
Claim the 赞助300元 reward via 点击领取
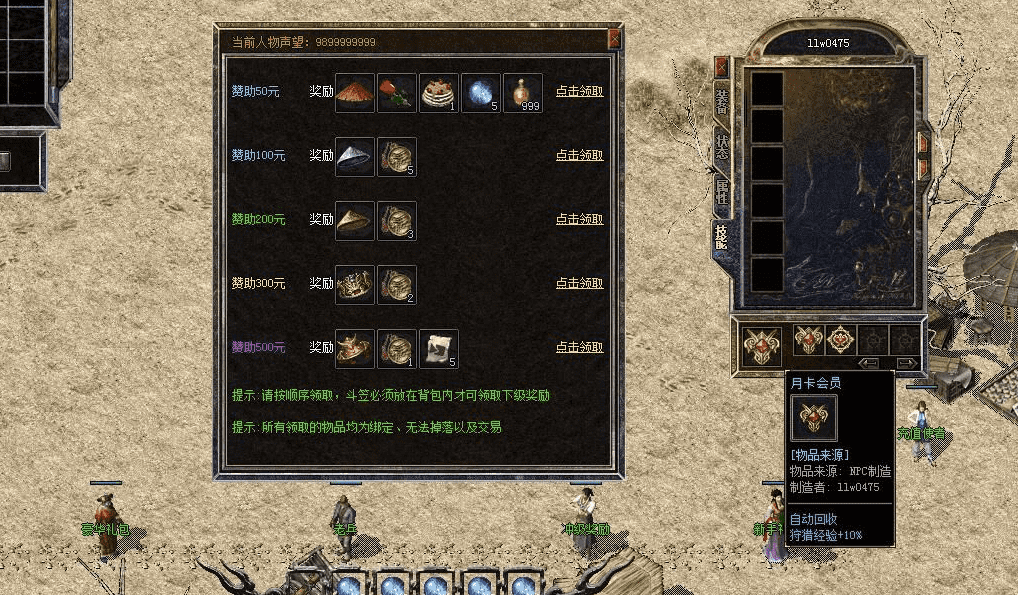[x=579, y=283]
